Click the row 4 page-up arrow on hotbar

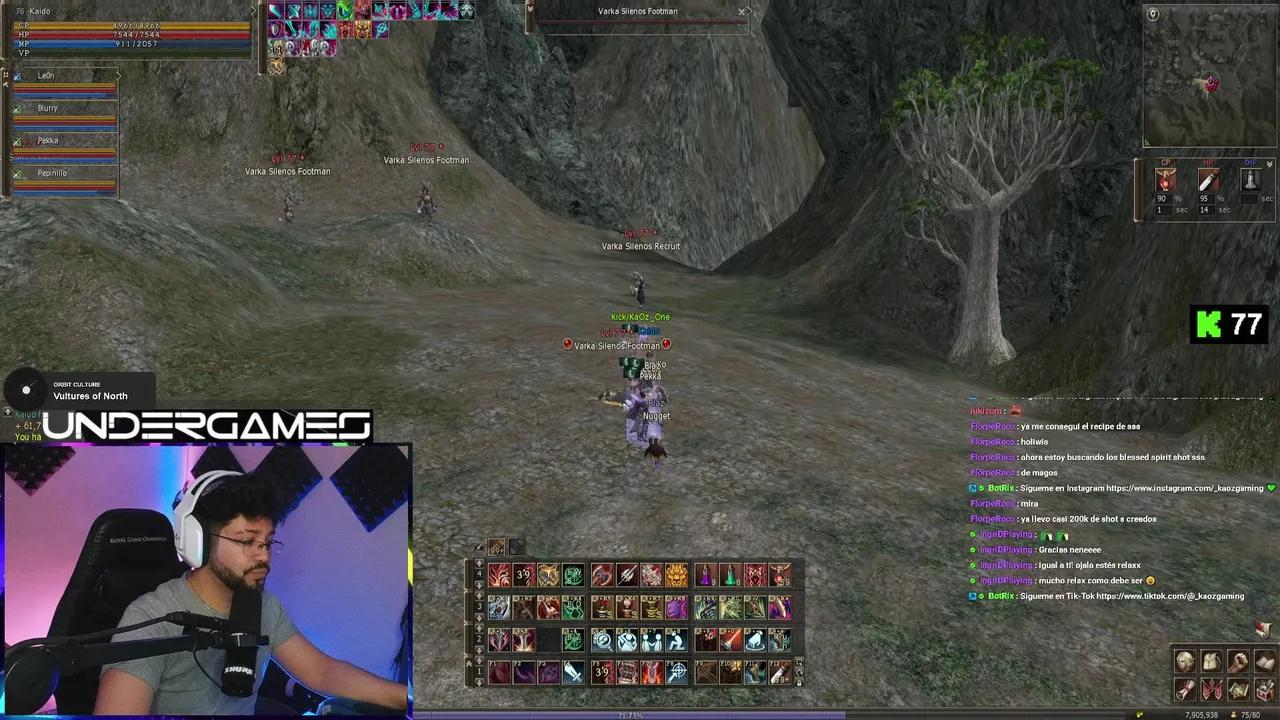(479, 564)
